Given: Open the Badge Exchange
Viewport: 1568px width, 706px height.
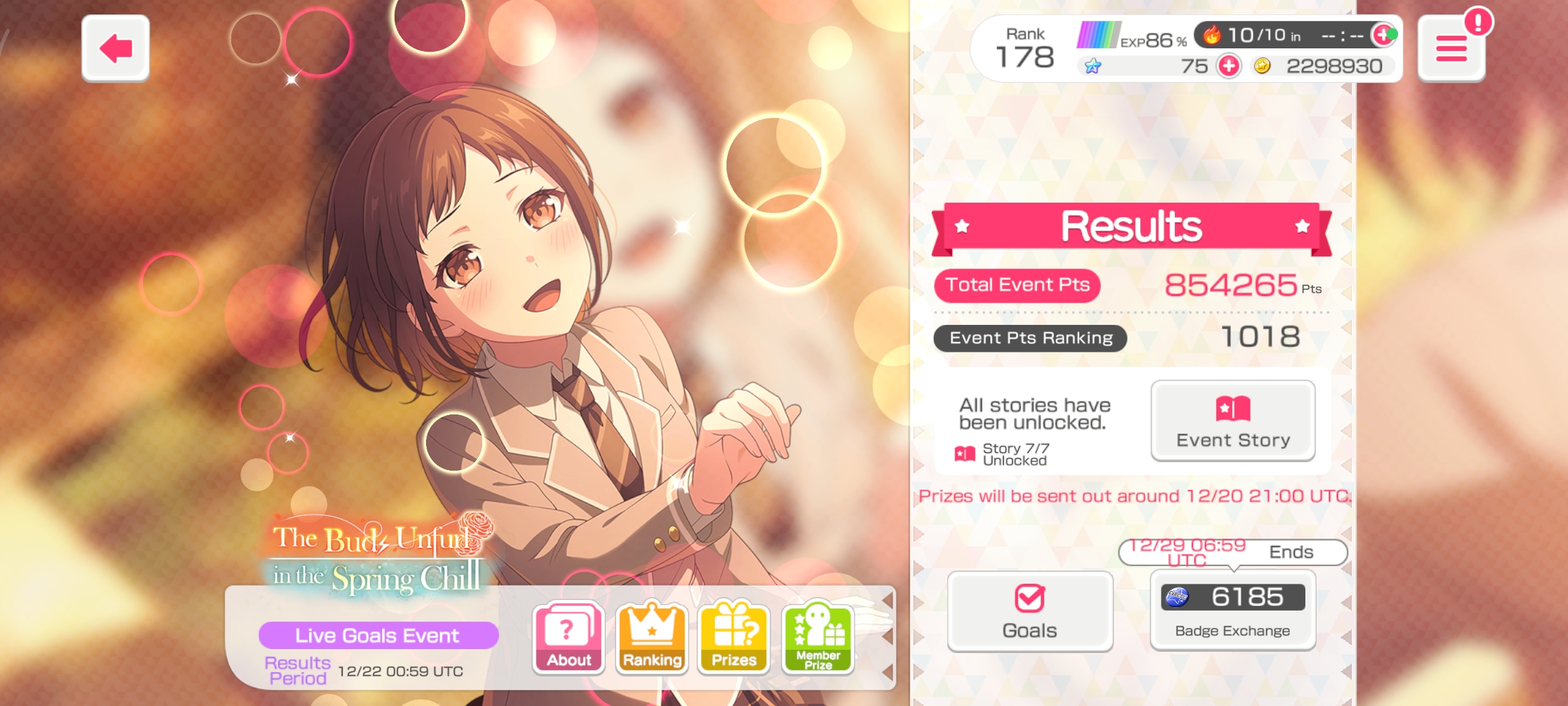Looking at the screenshot, I should 1233,611.
